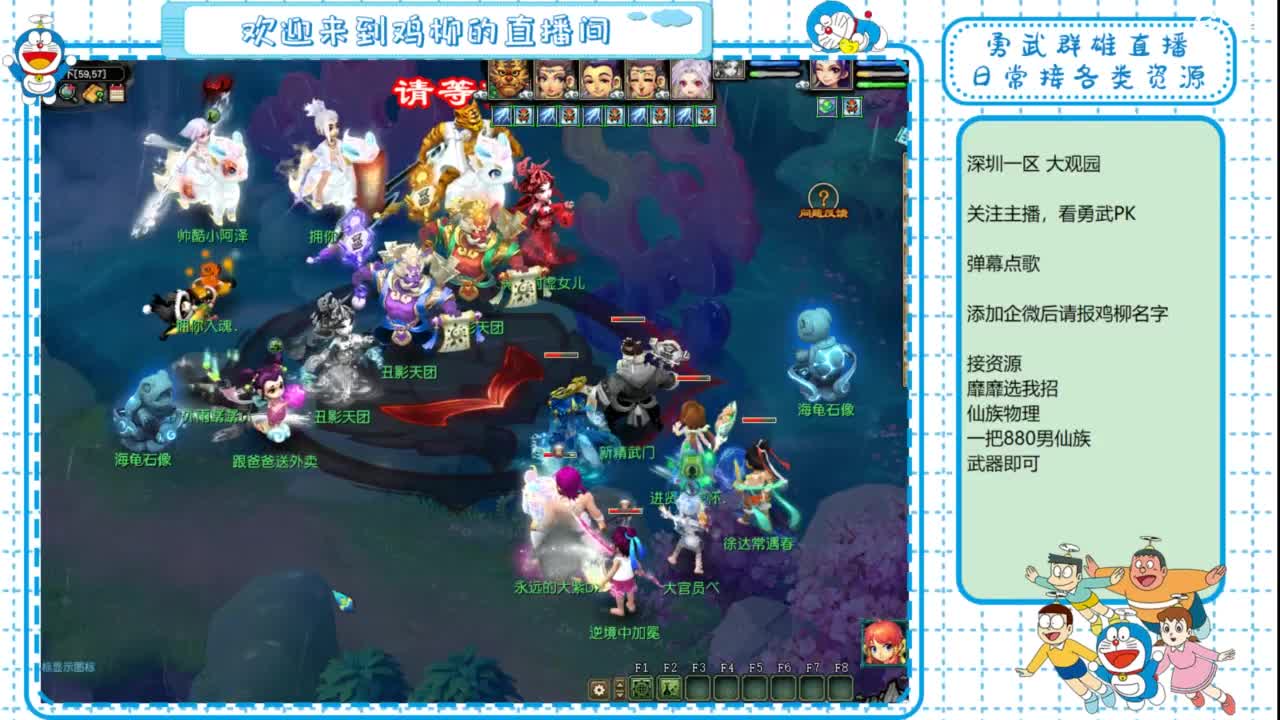
Task: Collapse the skill bar with the up arrow
Action: tap(620, 685)
